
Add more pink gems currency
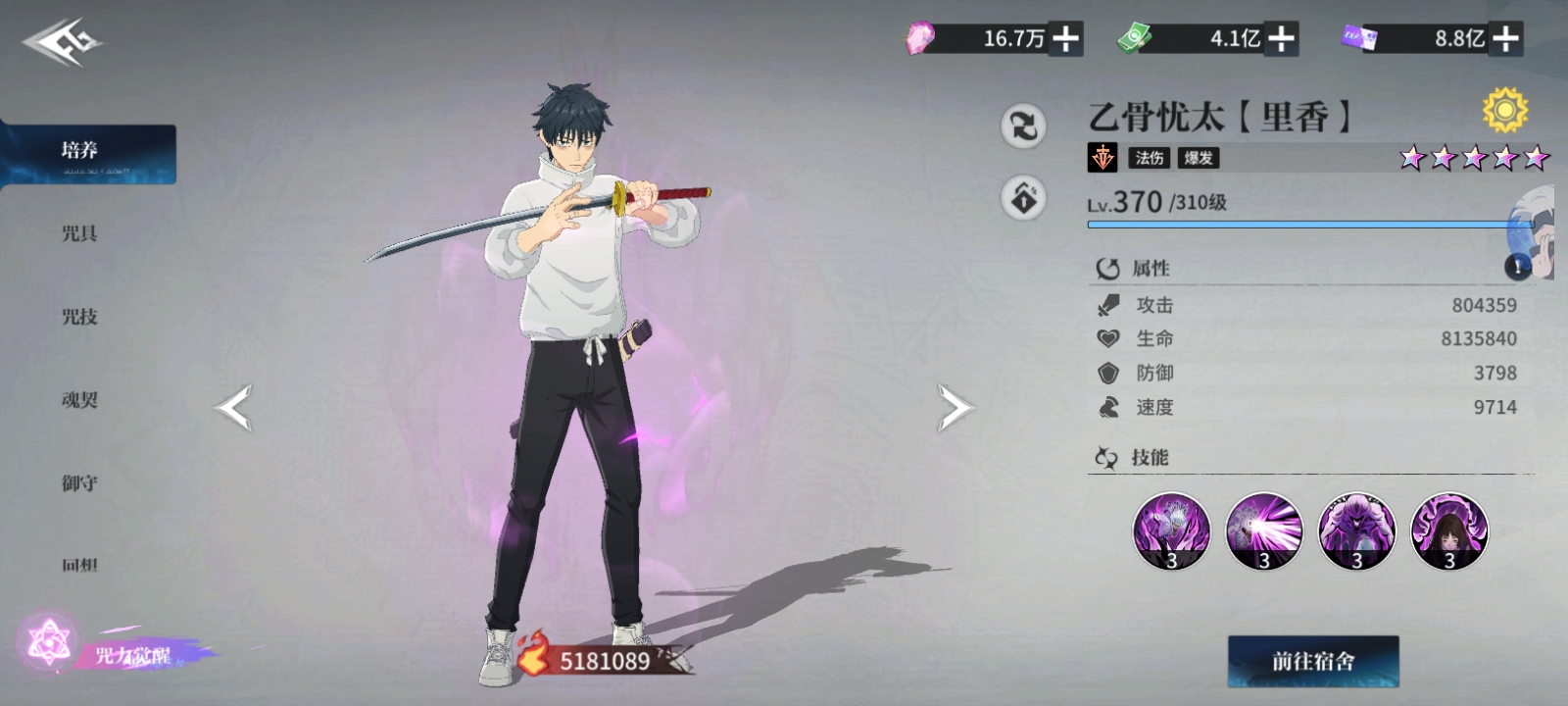coord(1065,39)
